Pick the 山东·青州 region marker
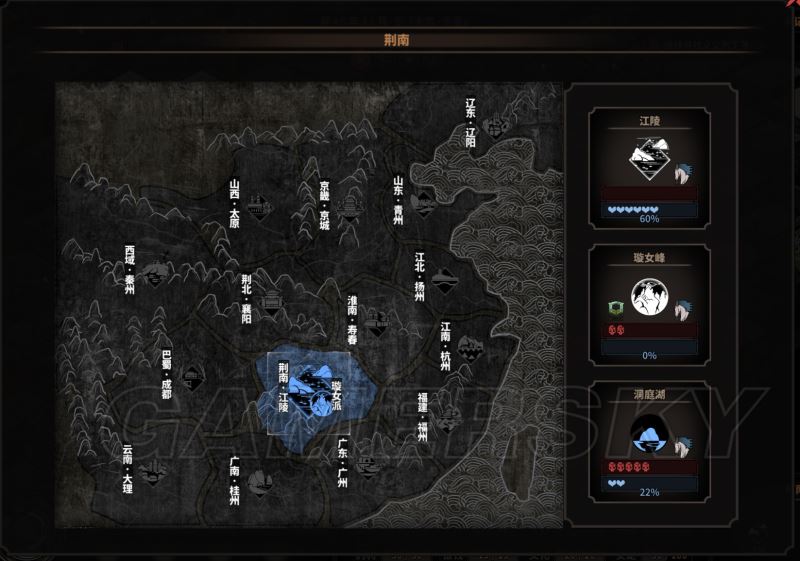The width and height of the screenshot is (800, 561). pos(424,202)
